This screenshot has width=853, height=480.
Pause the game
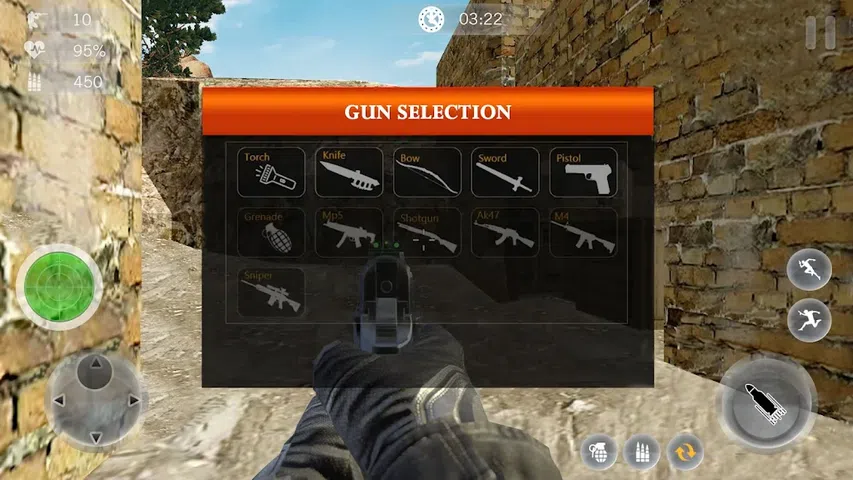[x=820, y=32]
